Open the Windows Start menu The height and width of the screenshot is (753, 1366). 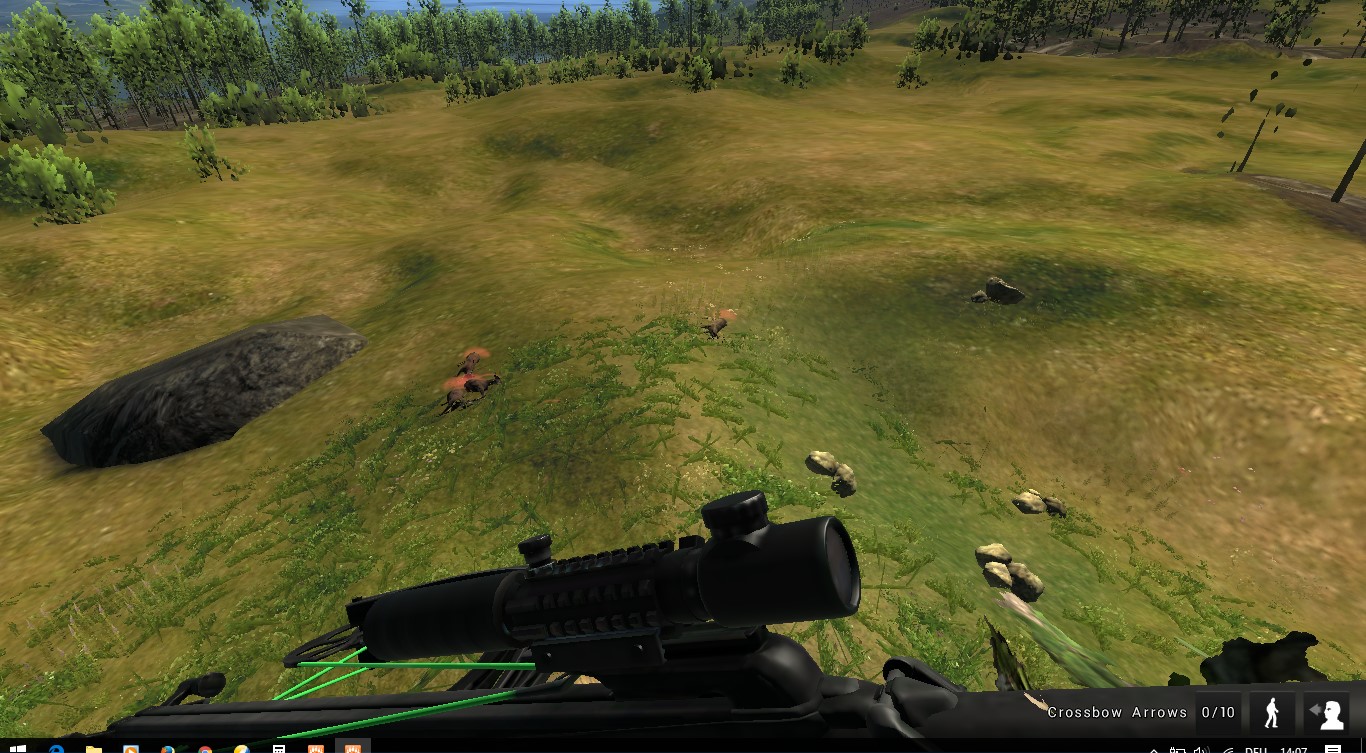pyautogui.click(x=17, y=748)
